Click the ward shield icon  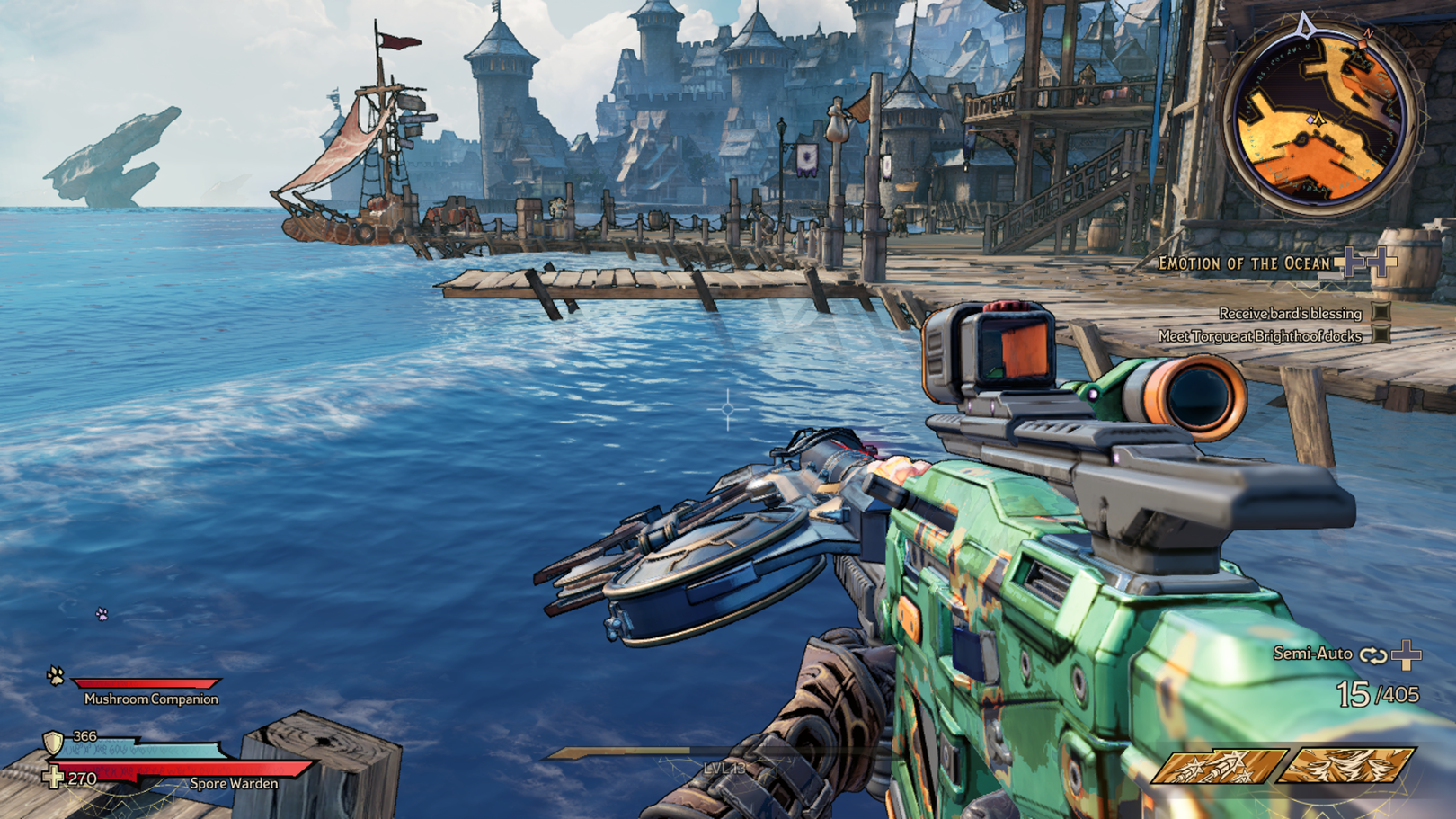(x=54, y=743)
